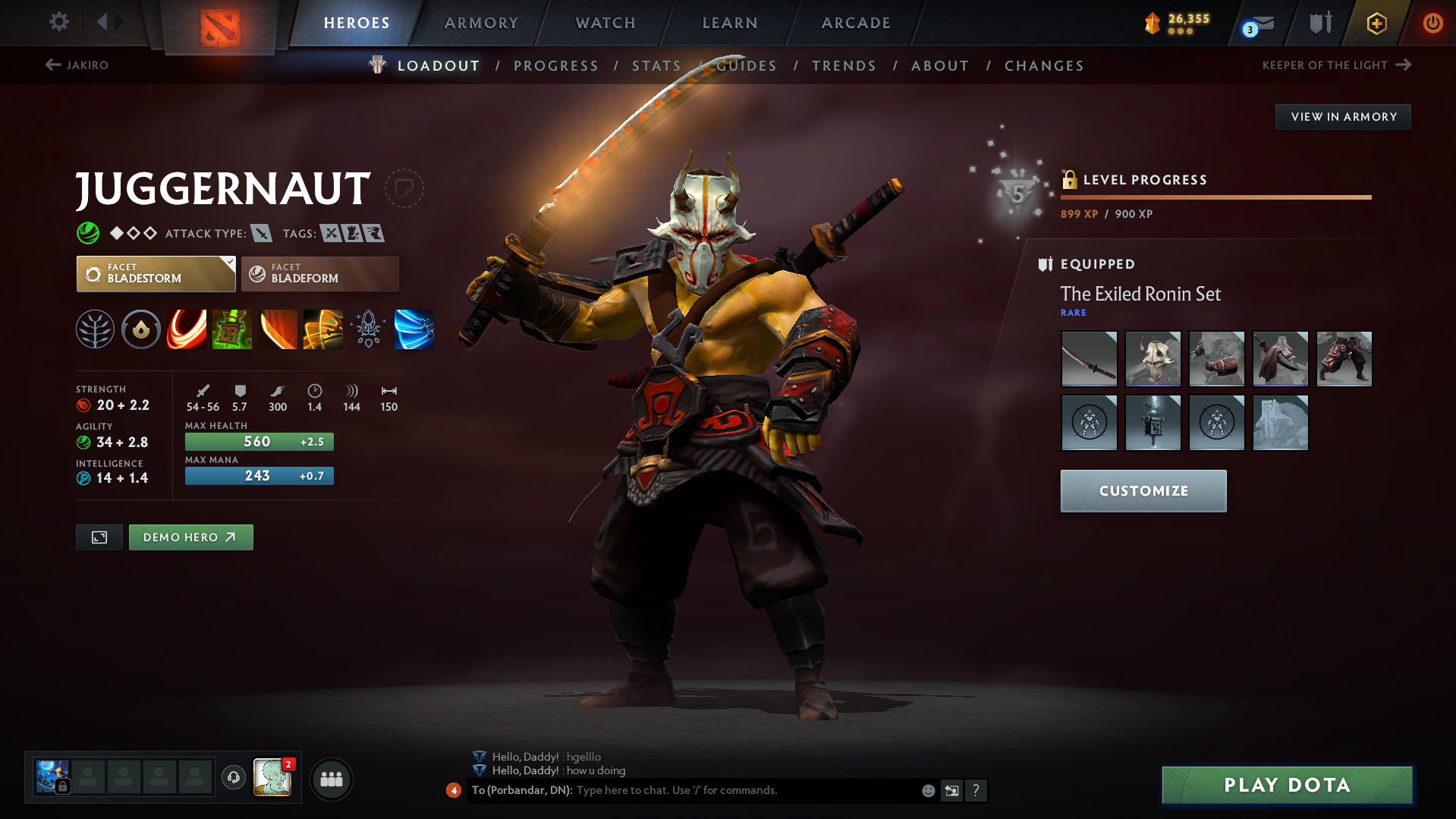This screenshot has width=1456, height=819.
Task: Click the Level Progress XP bar
Action: pyautogui.click(x=1215, y=197)
